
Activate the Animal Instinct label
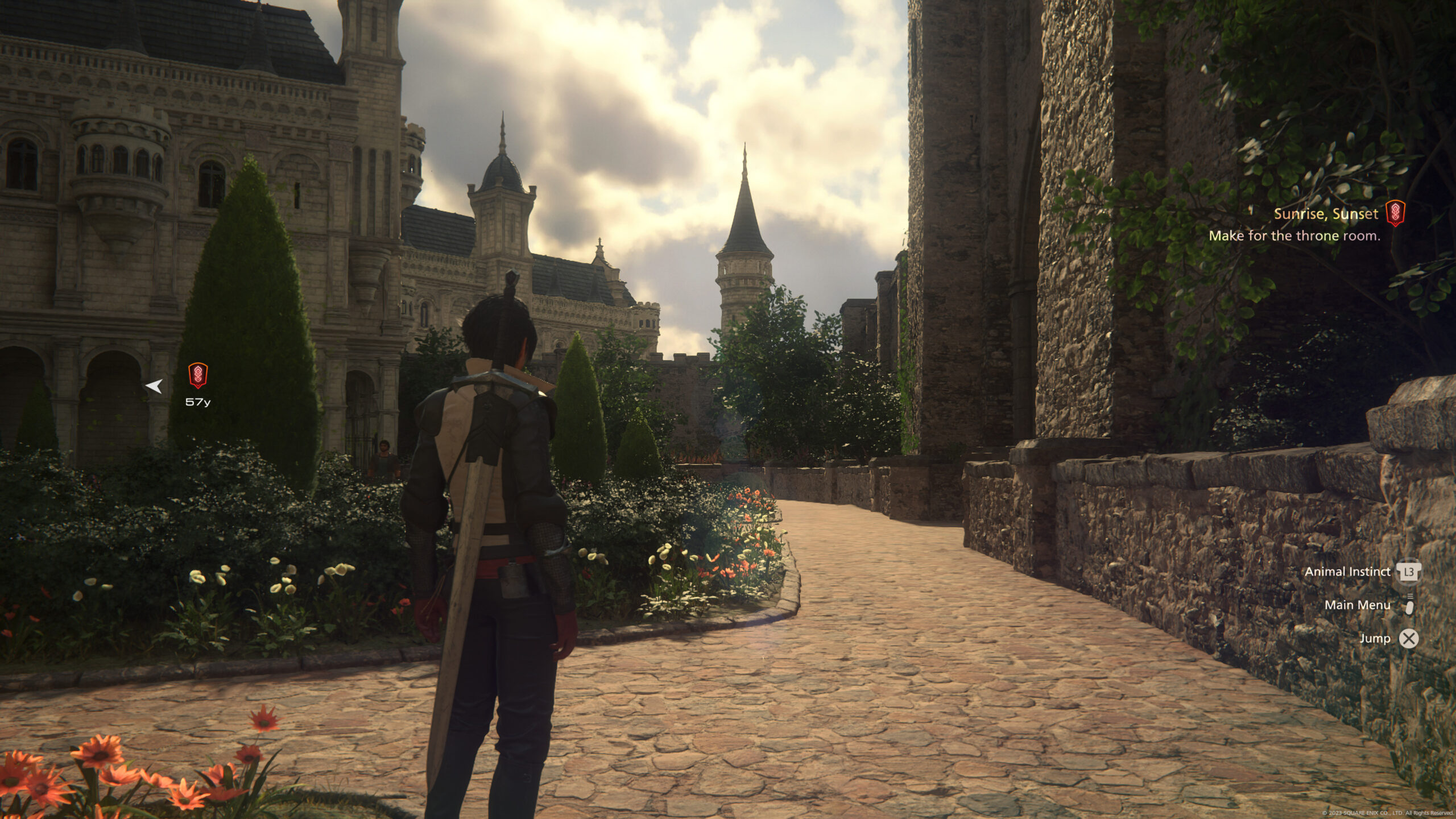tap(1347, 572)
